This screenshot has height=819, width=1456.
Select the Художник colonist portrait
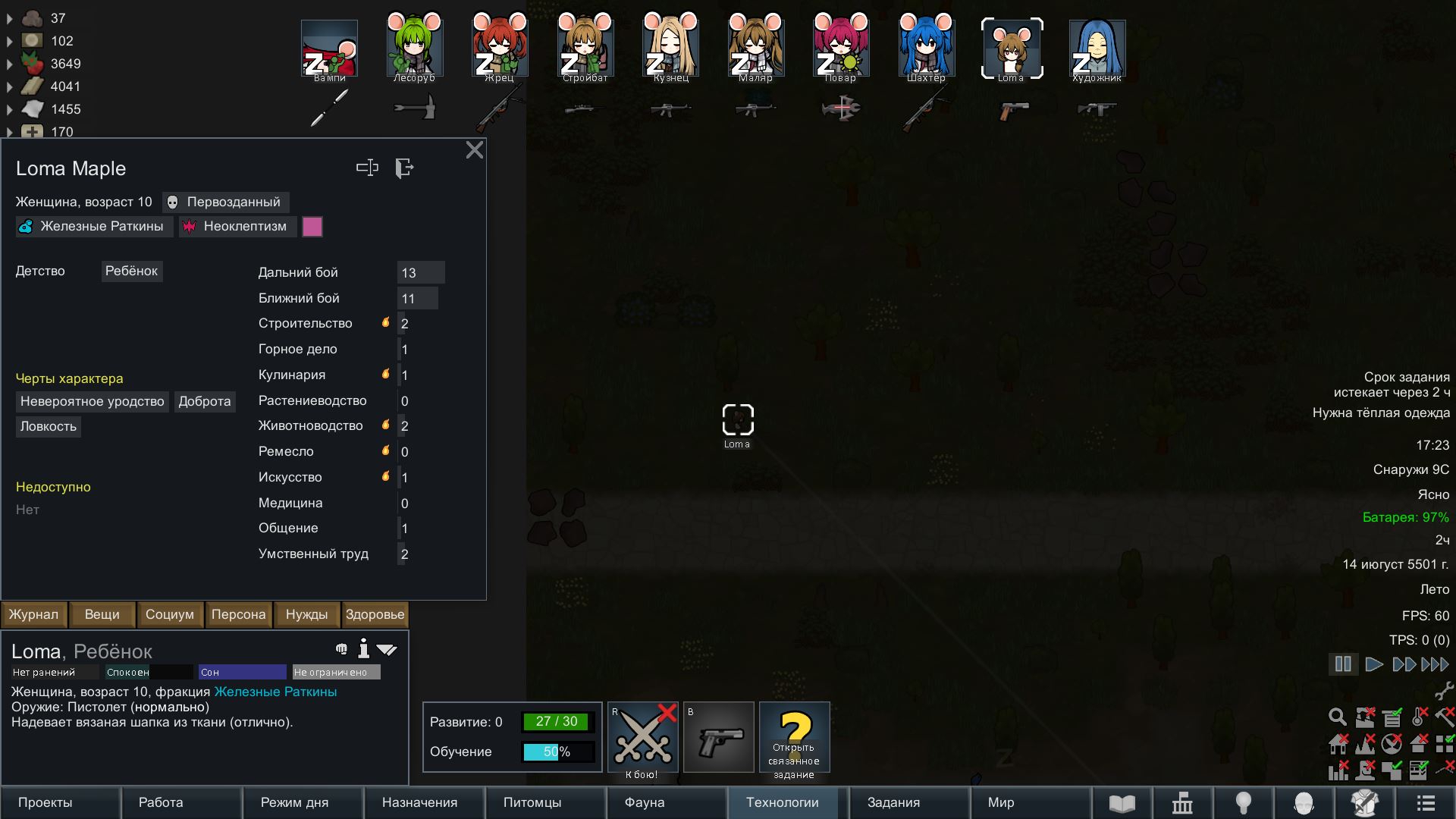pyautogui.click(x=1097, y=48)
